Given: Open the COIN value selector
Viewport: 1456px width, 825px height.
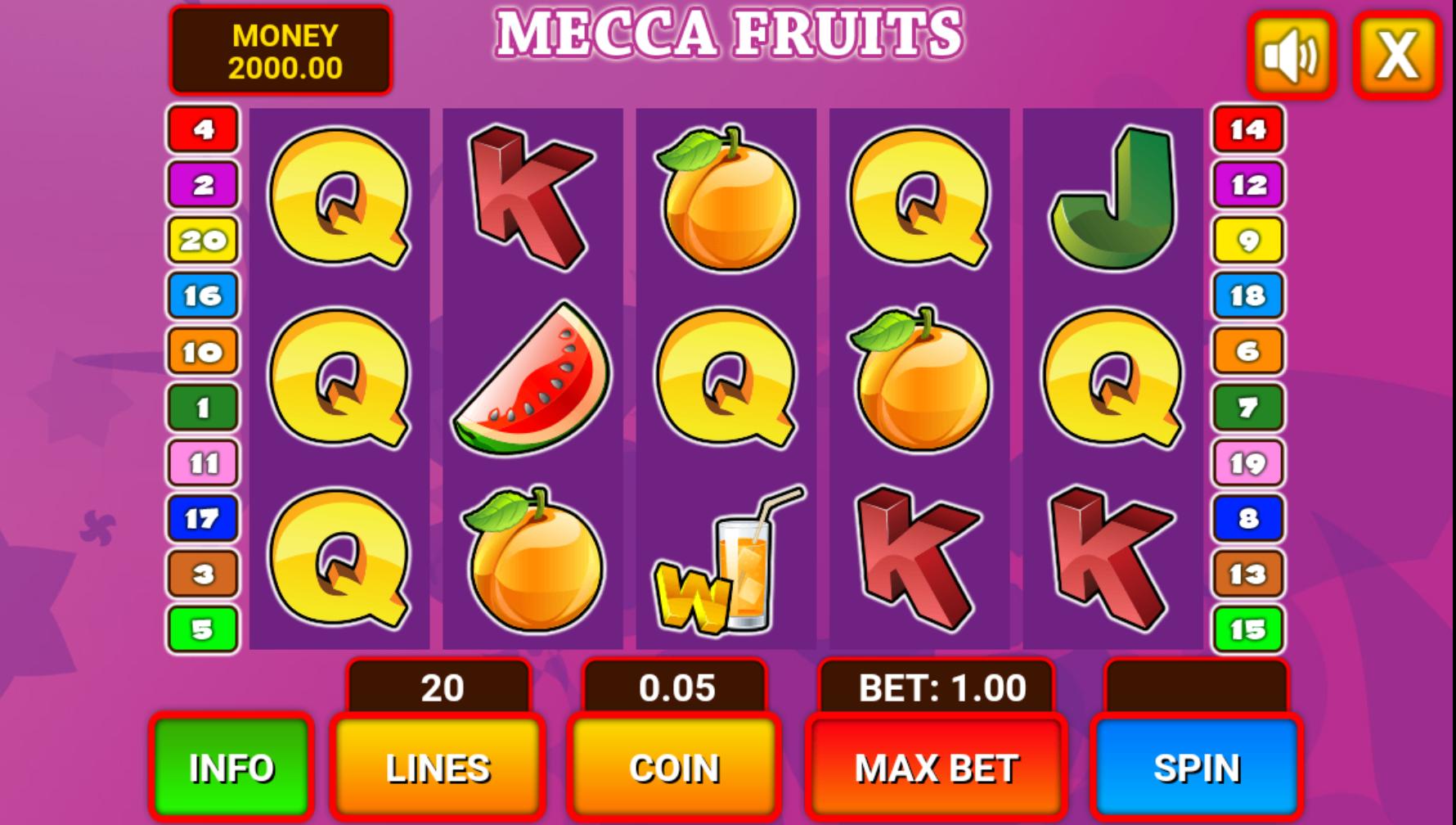Looking at the screenshot, I should (673, 767).
